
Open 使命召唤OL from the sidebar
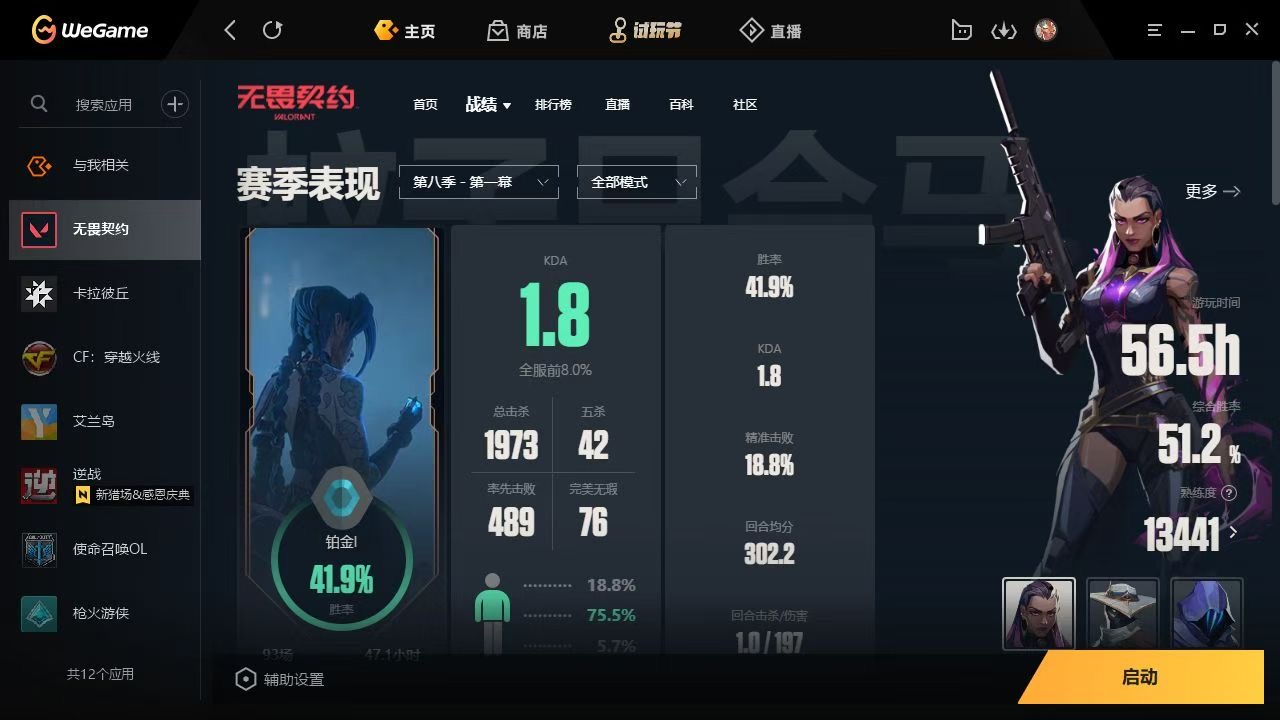click(39, 549)
